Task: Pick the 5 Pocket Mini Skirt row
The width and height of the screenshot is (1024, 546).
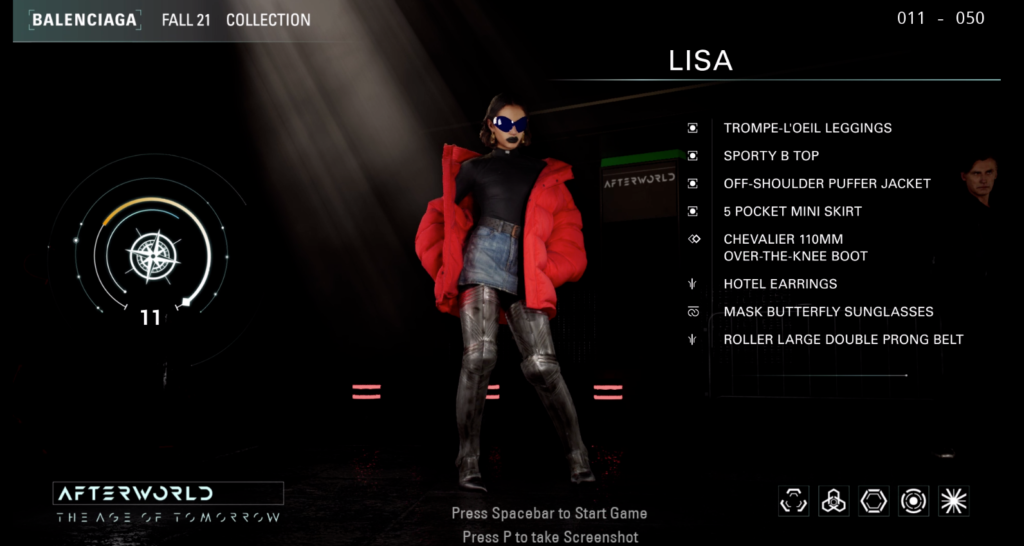Action: 792,212
